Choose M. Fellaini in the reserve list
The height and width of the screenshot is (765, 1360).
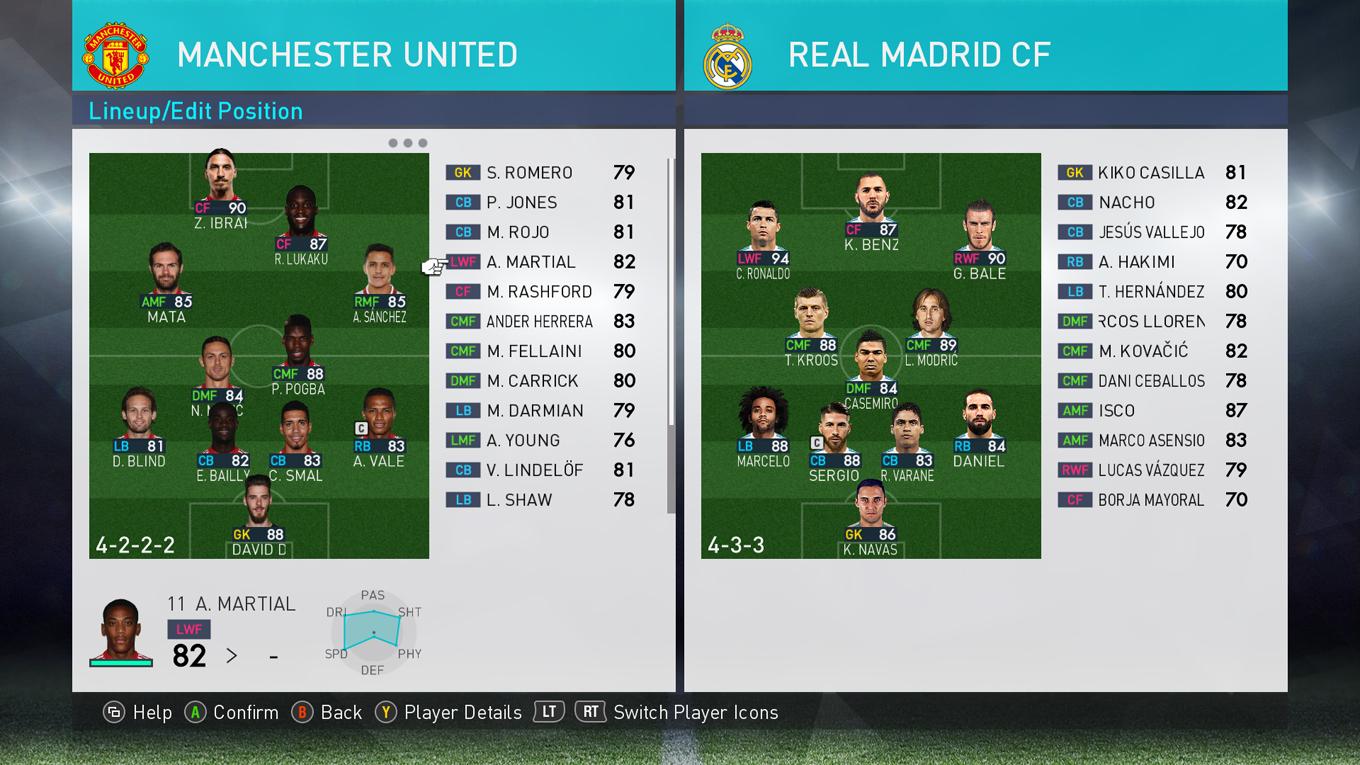pos(533,351)
